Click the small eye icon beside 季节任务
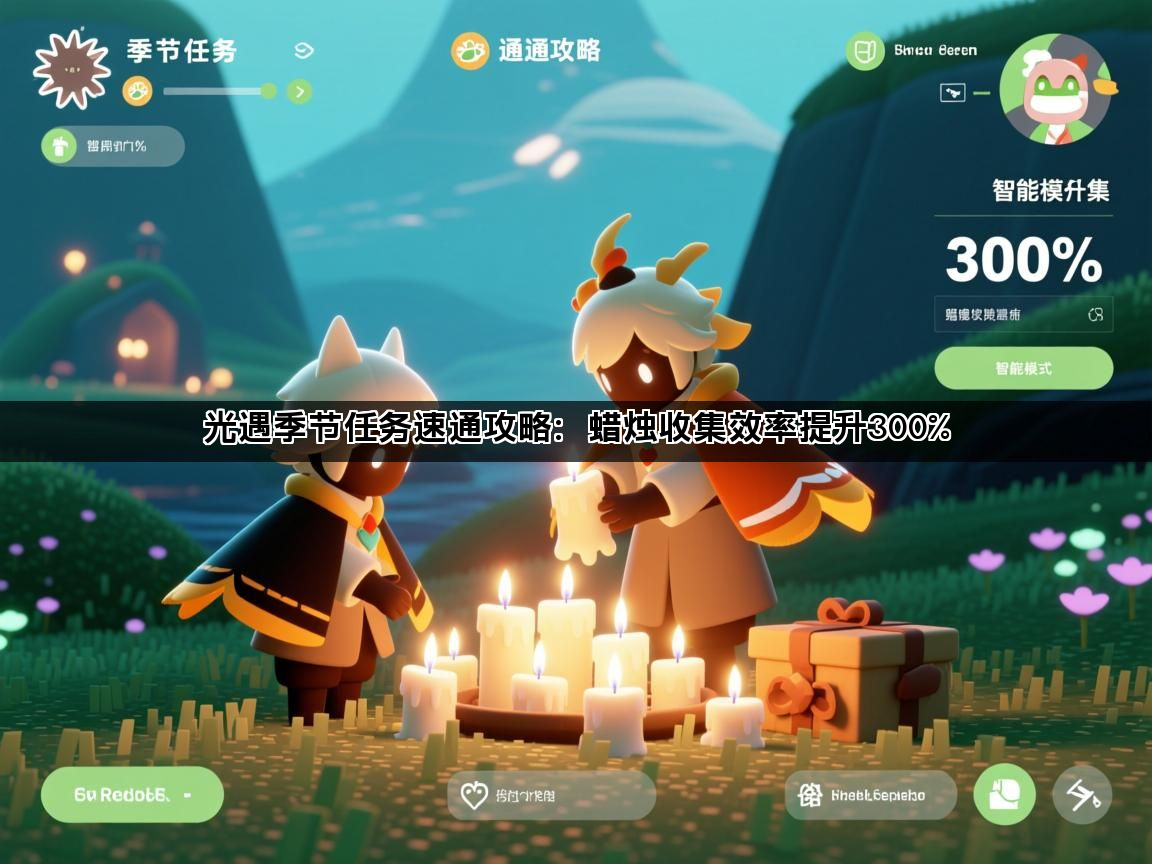1152x864 pixels. [x=304, y=51]
